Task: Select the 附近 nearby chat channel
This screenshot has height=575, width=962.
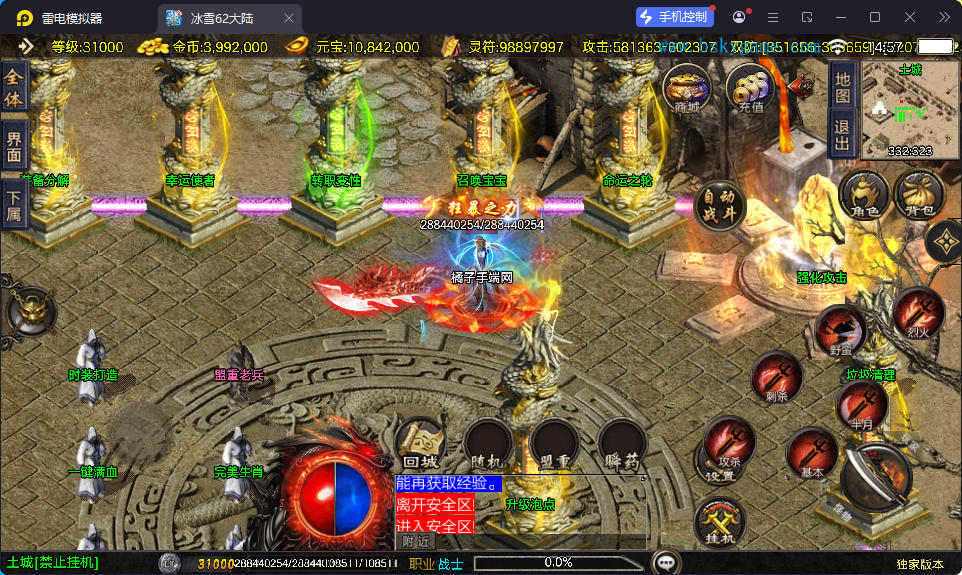Action: pos(417,541)
